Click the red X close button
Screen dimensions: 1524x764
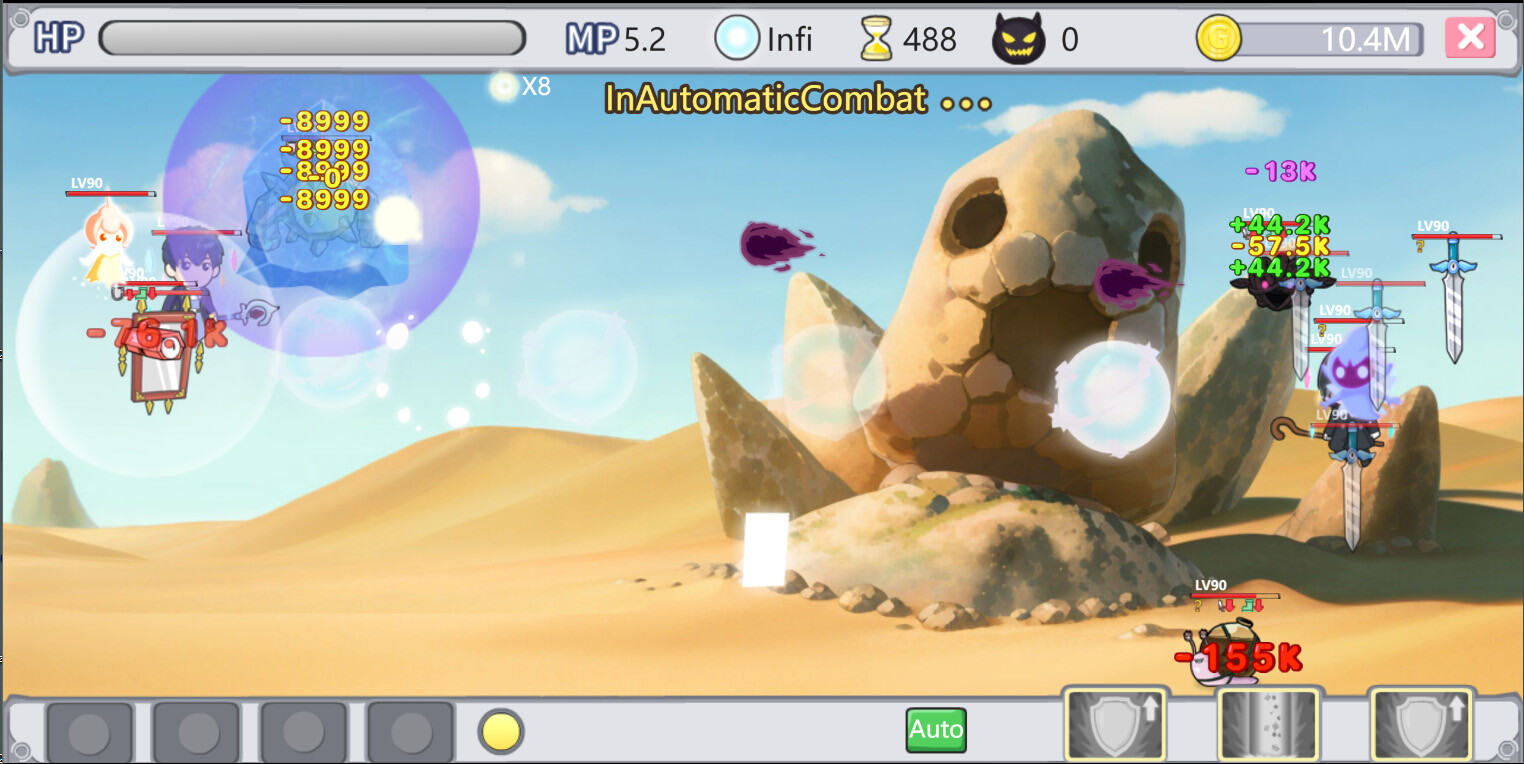point(1471,37)
